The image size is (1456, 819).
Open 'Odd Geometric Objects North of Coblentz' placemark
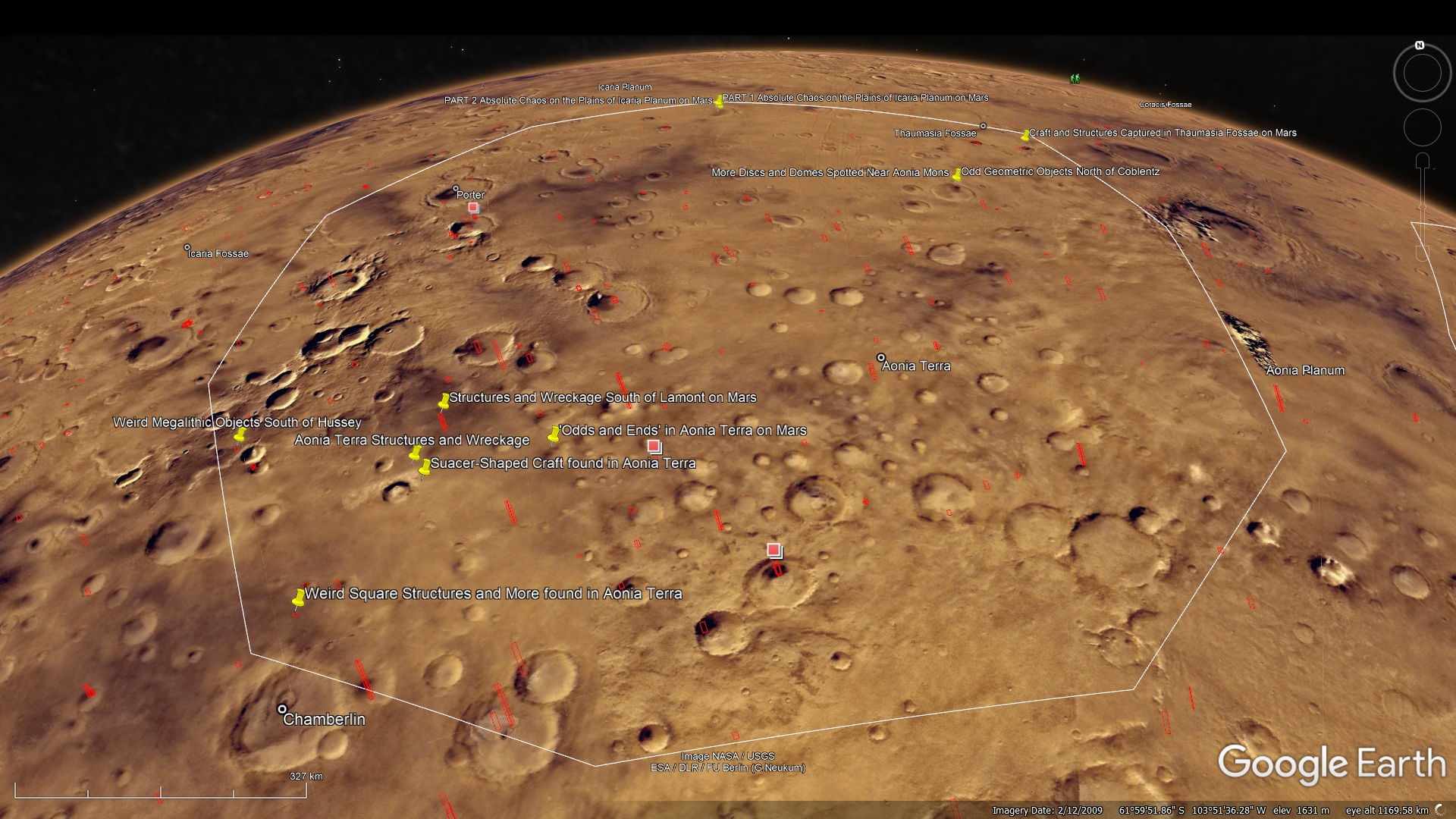pyautogui.click(x=957, y=174)
